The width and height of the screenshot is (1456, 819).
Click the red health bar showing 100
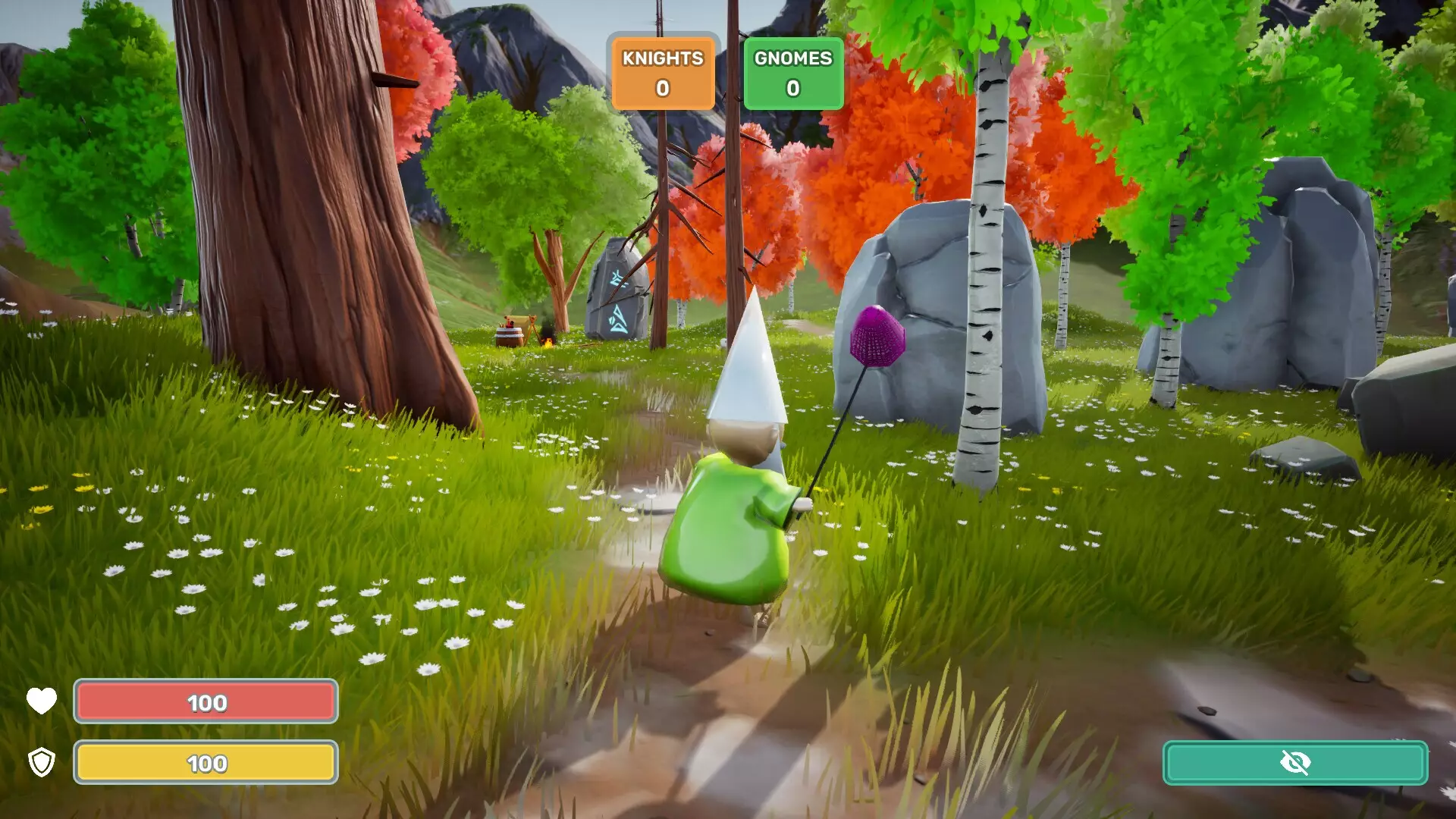click(x=205, y=701)
